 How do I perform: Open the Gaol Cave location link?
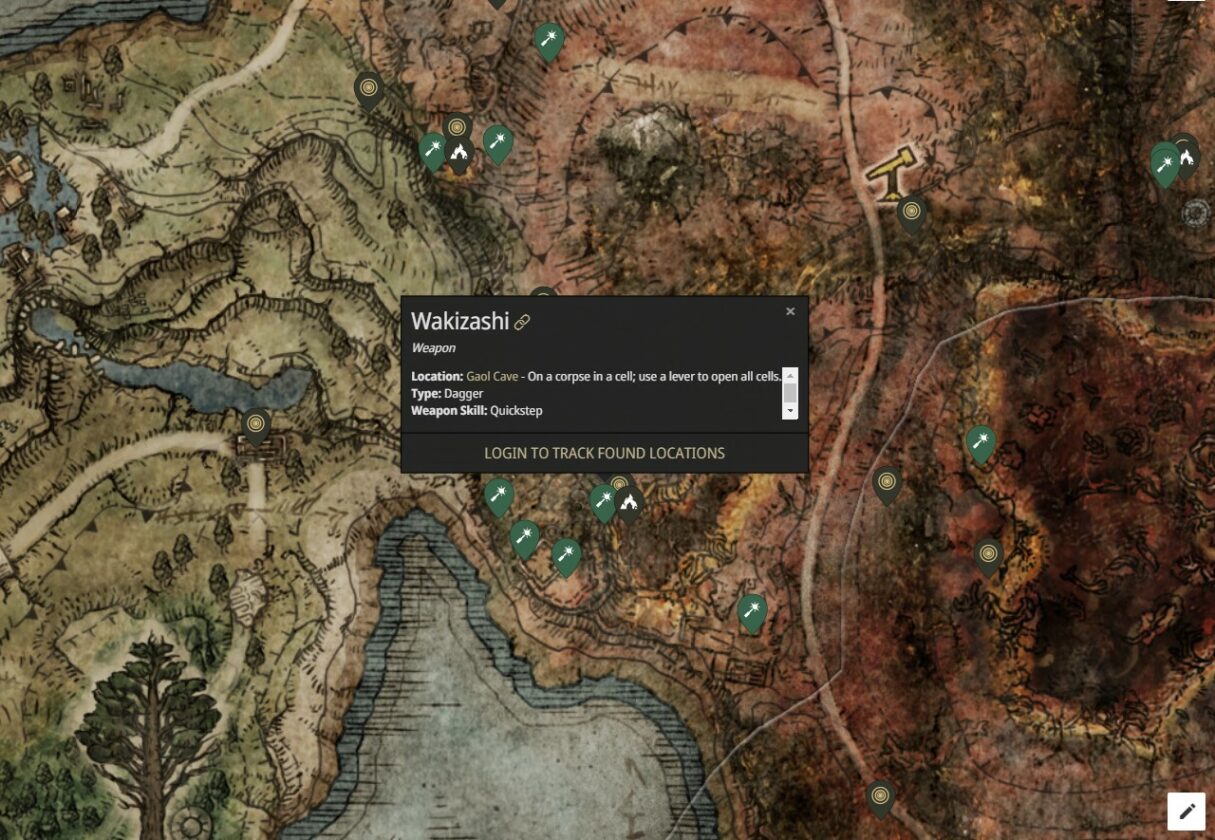click(492, 376)
